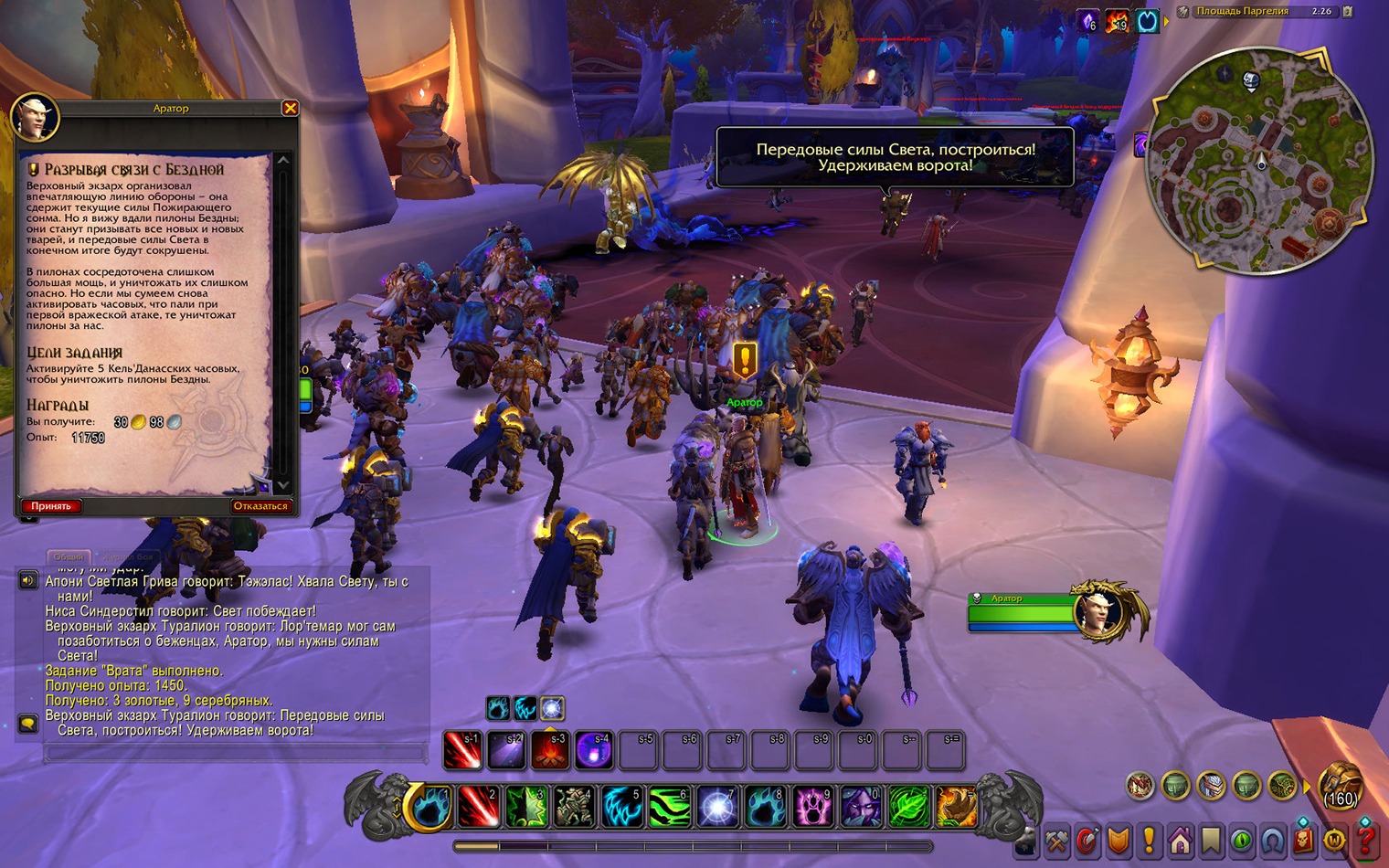Open the quest log exclamation mark button
1389x868 pixels.
point(1149,841)
